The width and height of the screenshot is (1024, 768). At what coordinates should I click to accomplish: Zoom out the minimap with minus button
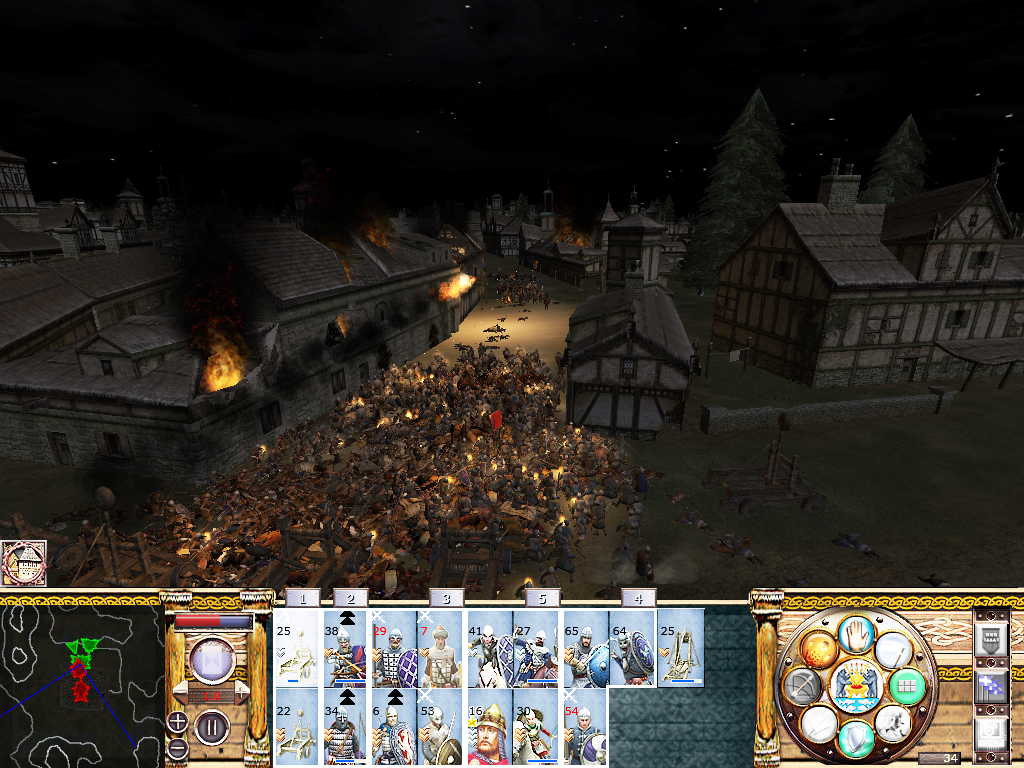point(177,746)
